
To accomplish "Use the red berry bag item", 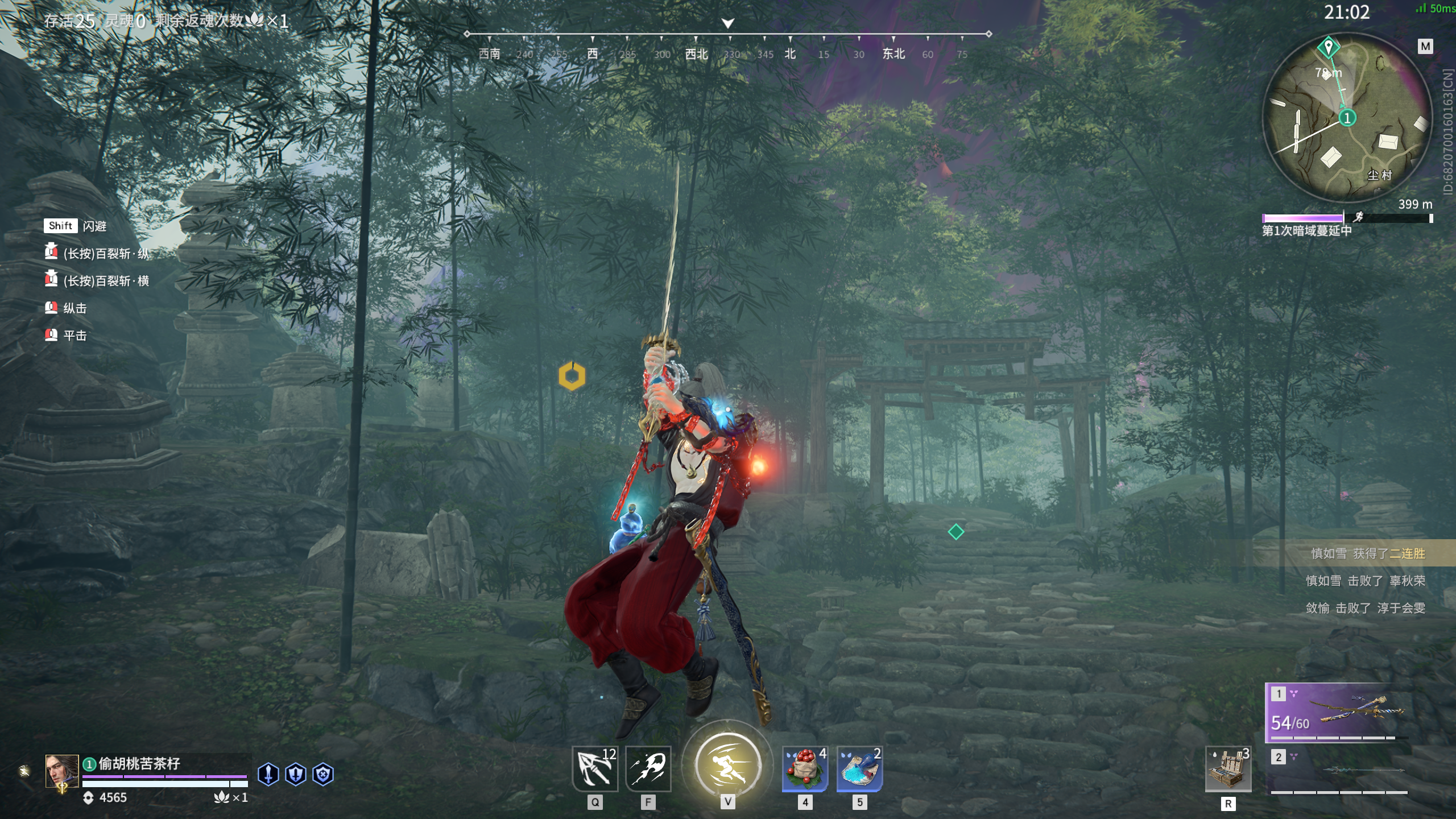I will pos(805,769).
